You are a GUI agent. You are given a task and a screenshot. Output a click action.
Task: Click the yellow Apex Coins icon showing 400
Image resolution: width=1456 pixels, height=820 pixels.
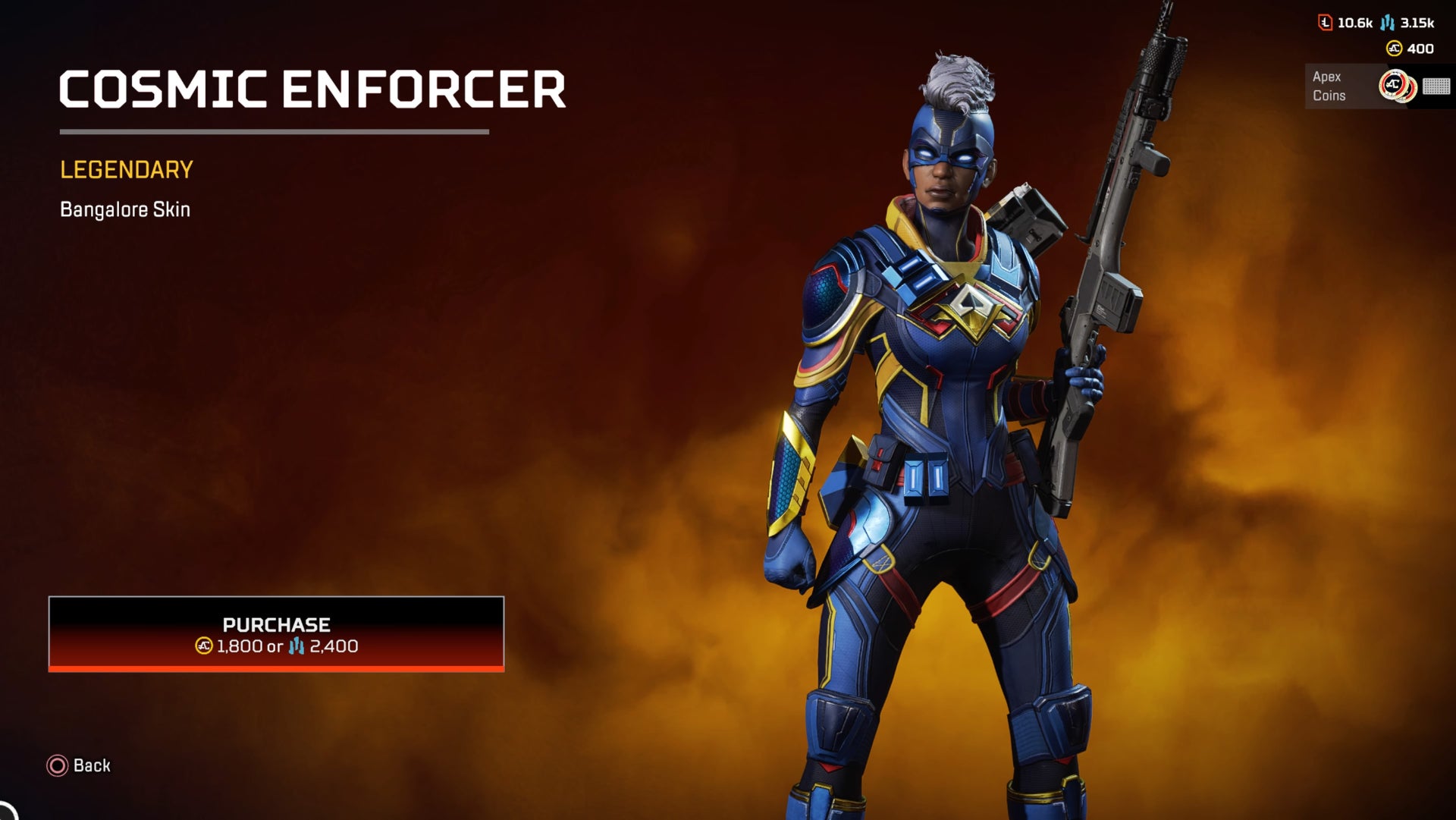[x=1394, y=49]
